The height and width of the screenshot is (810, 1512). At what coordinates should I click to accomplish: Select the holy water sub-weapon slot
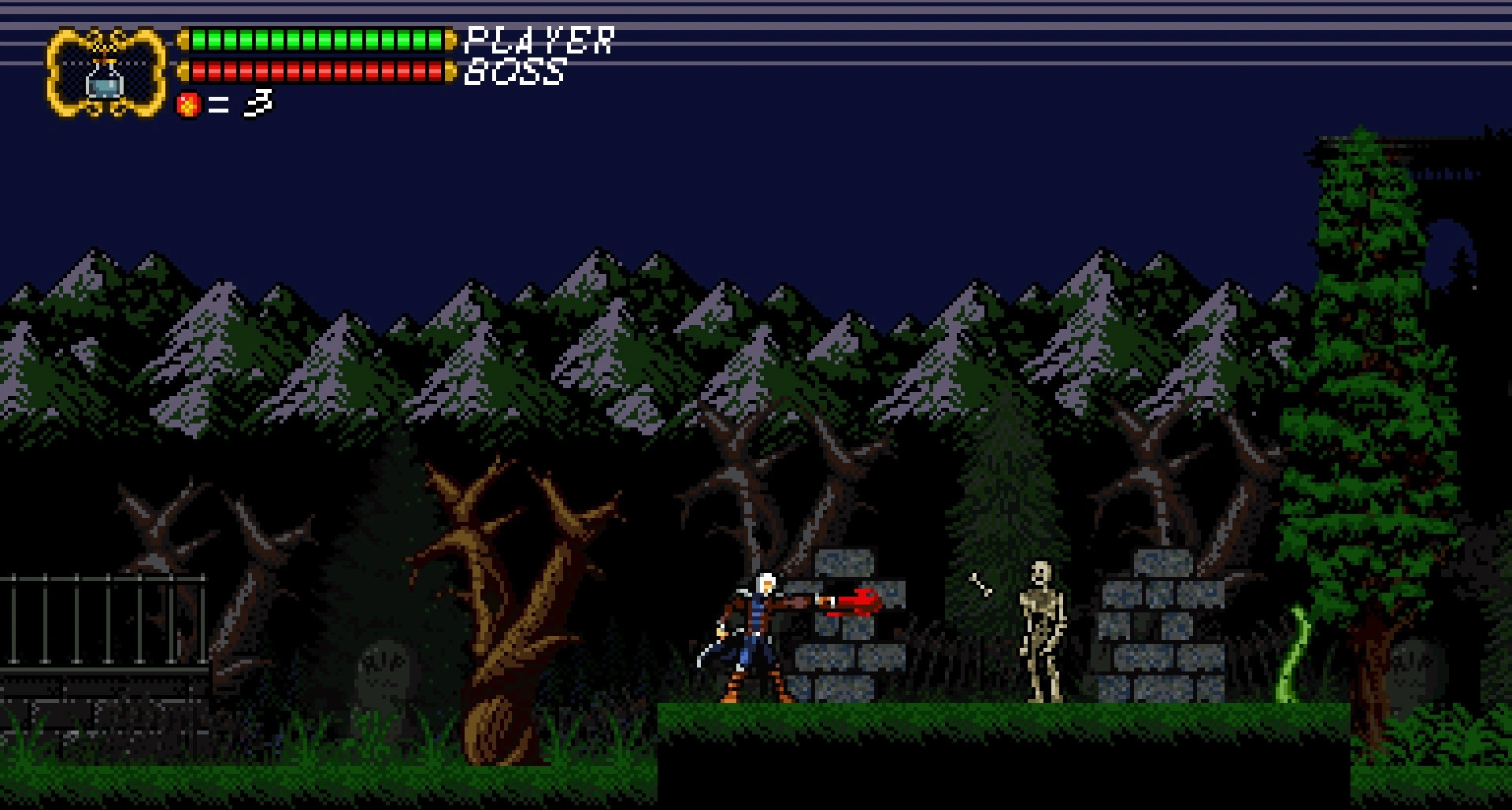[x=106, y=74]
